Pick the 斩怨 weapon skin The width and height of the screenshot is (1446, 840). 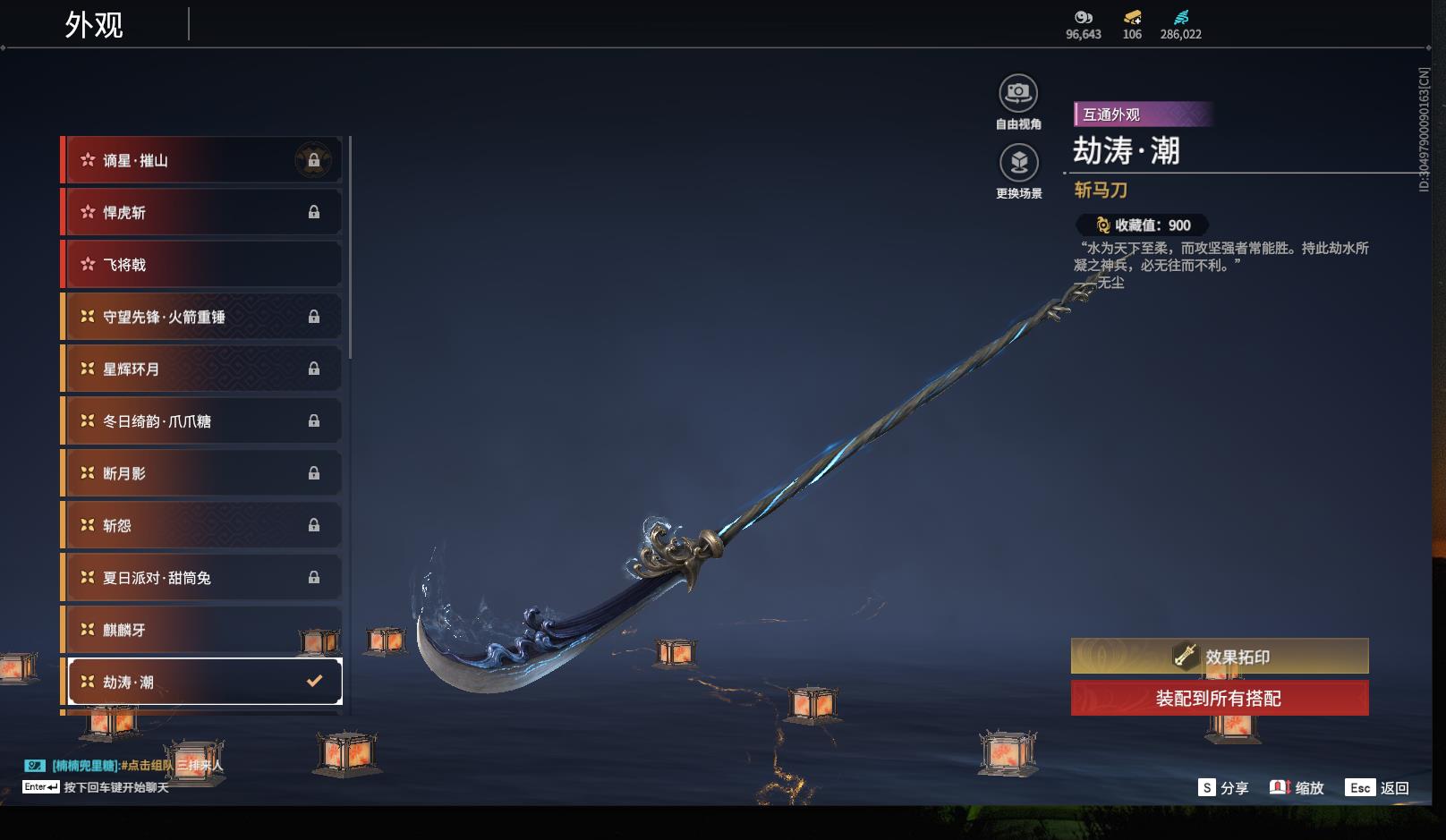(x=201, y=525)
